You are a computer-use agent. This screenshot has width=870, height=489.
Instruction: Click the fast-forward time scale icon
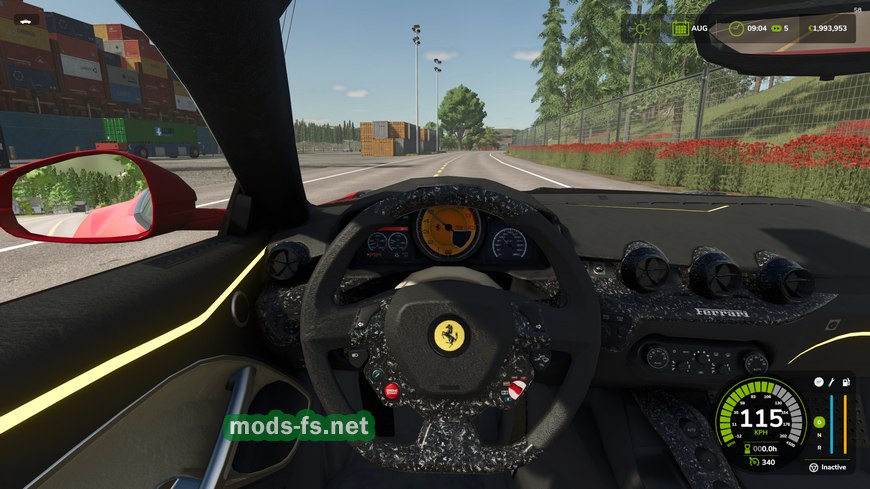coord(773,28)
